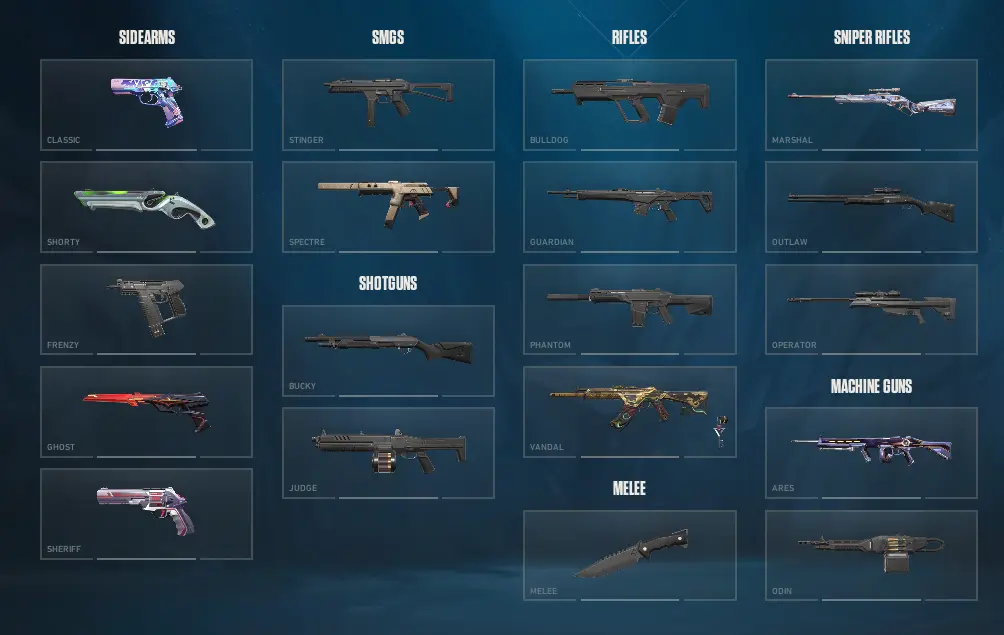
Task: Select the Stinger SMG tile
Action: [388, 104]
